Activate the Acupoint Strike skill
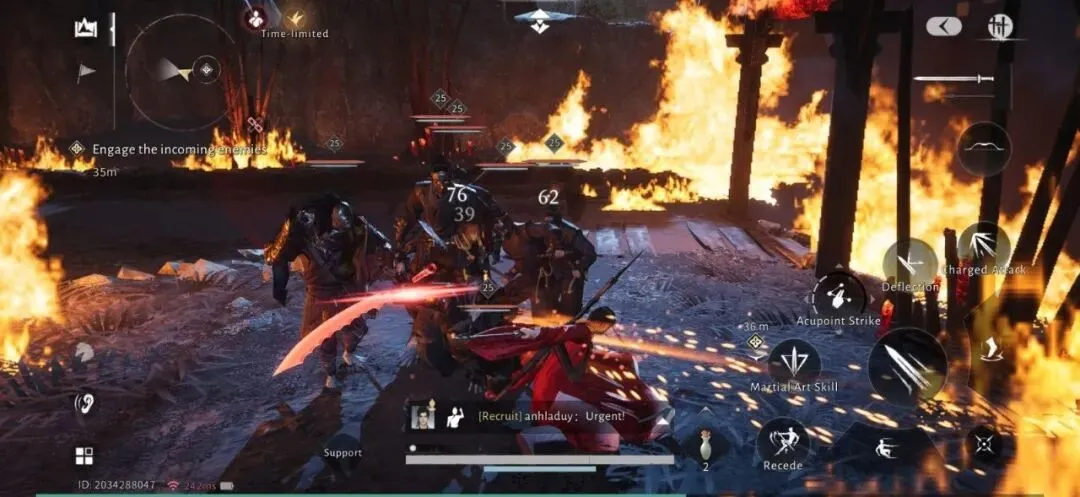The height and width of the screenshot is (497, 1080). (838, 297)
